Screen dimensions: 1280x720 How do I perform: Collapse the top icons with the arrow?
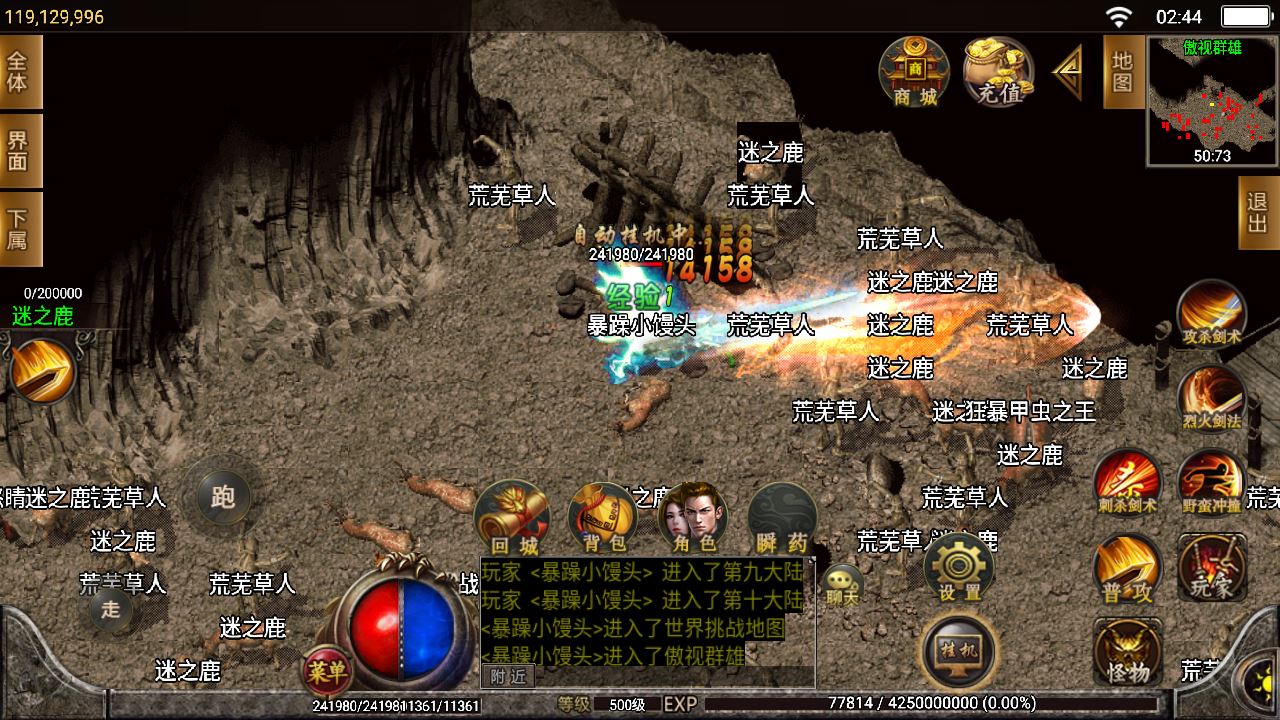click(1068, 72)
